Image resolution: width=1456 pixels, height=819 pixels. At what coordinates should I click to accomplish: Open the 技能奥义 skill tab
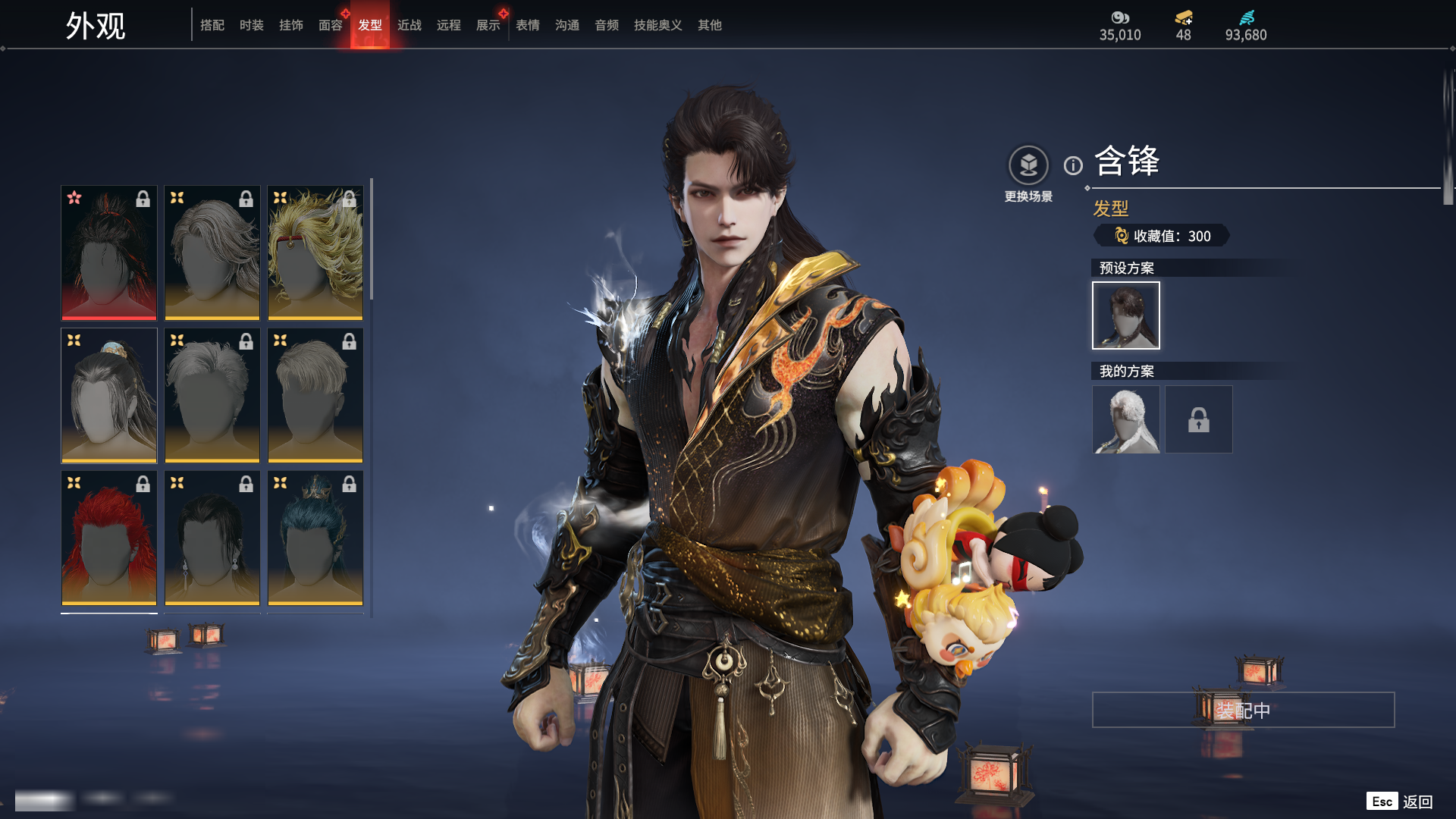pyautogui.click(x=658, y=25)
